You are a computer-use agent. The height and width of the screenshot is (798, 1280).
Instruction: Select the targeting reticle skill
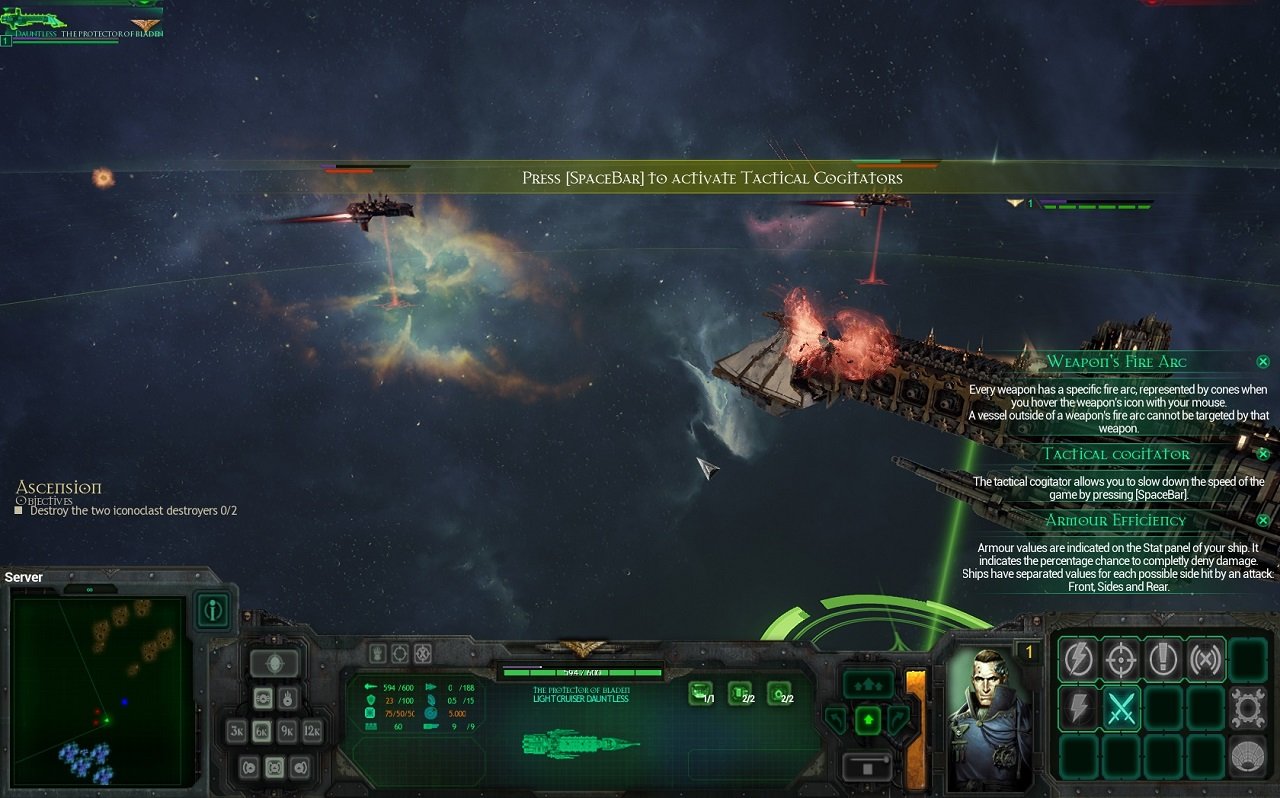pyautogui.click(x=1122, y=659)
